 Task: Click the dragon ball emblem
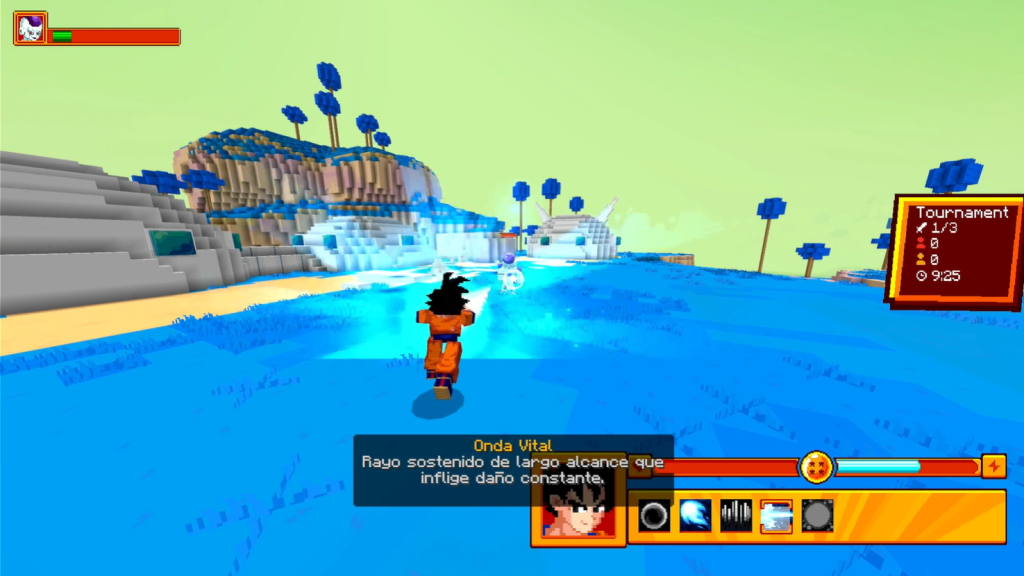pos(816,467)
